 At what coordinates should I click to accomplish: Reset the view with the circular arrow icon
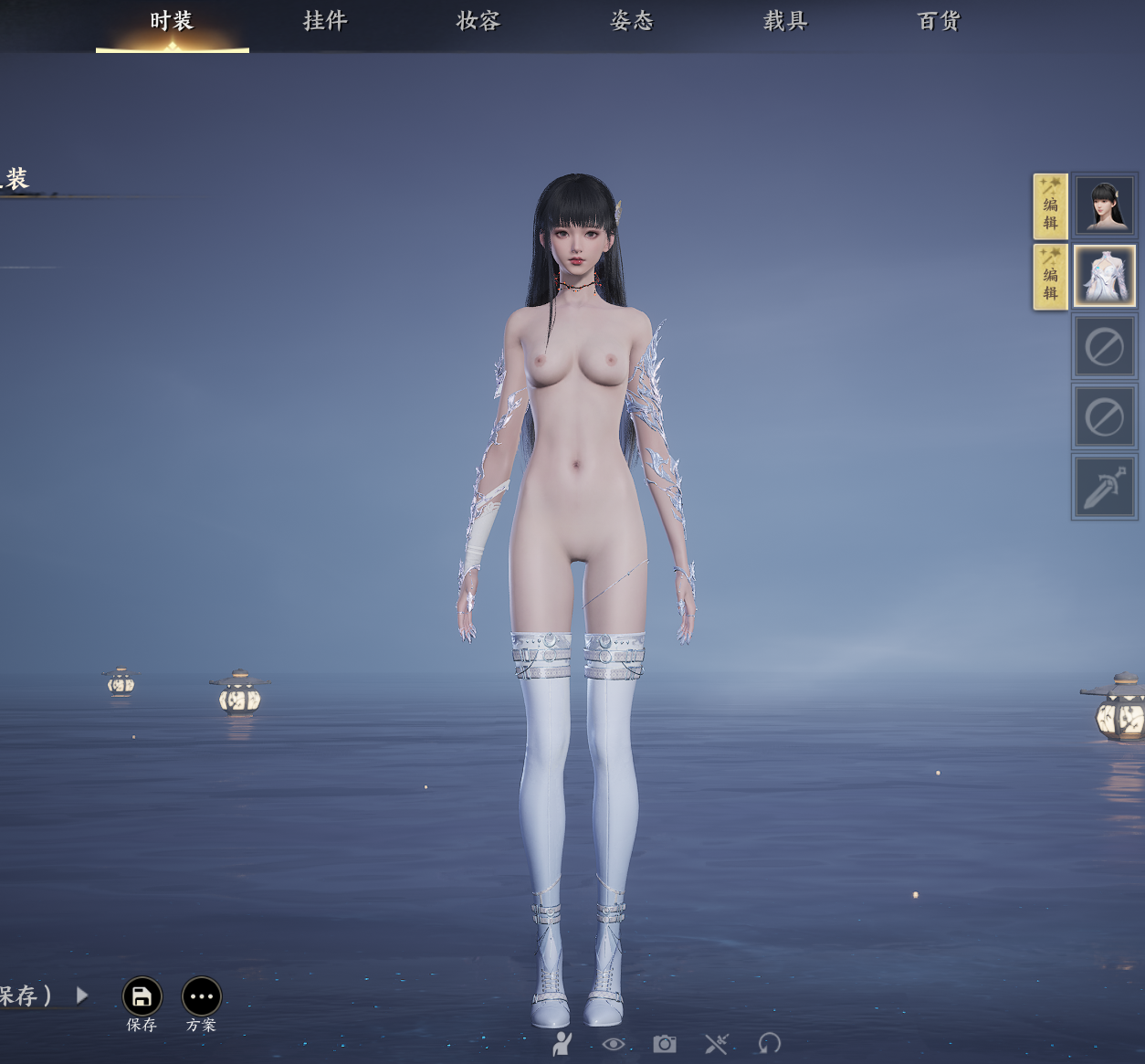click(x=770, y=1043)
